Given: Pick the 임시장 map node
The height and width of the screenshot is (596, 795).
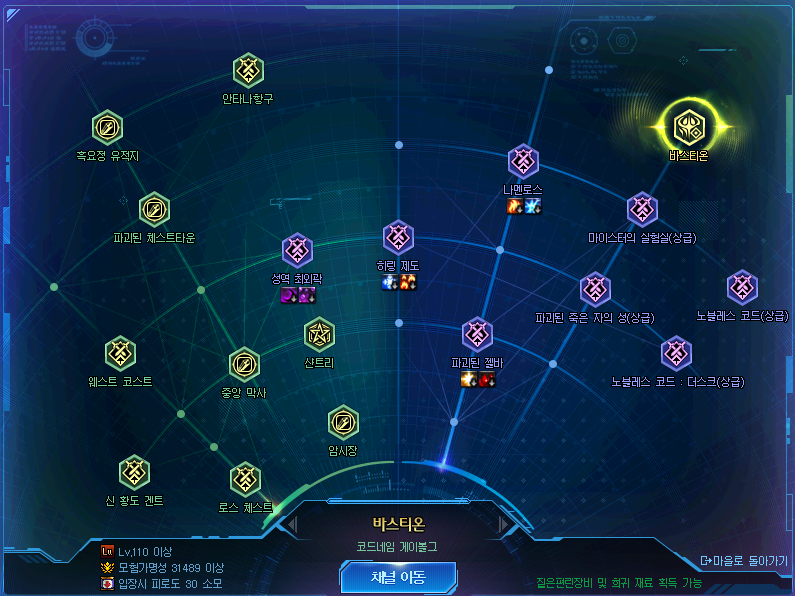Looking at the screenshot, I should [343, 423].
